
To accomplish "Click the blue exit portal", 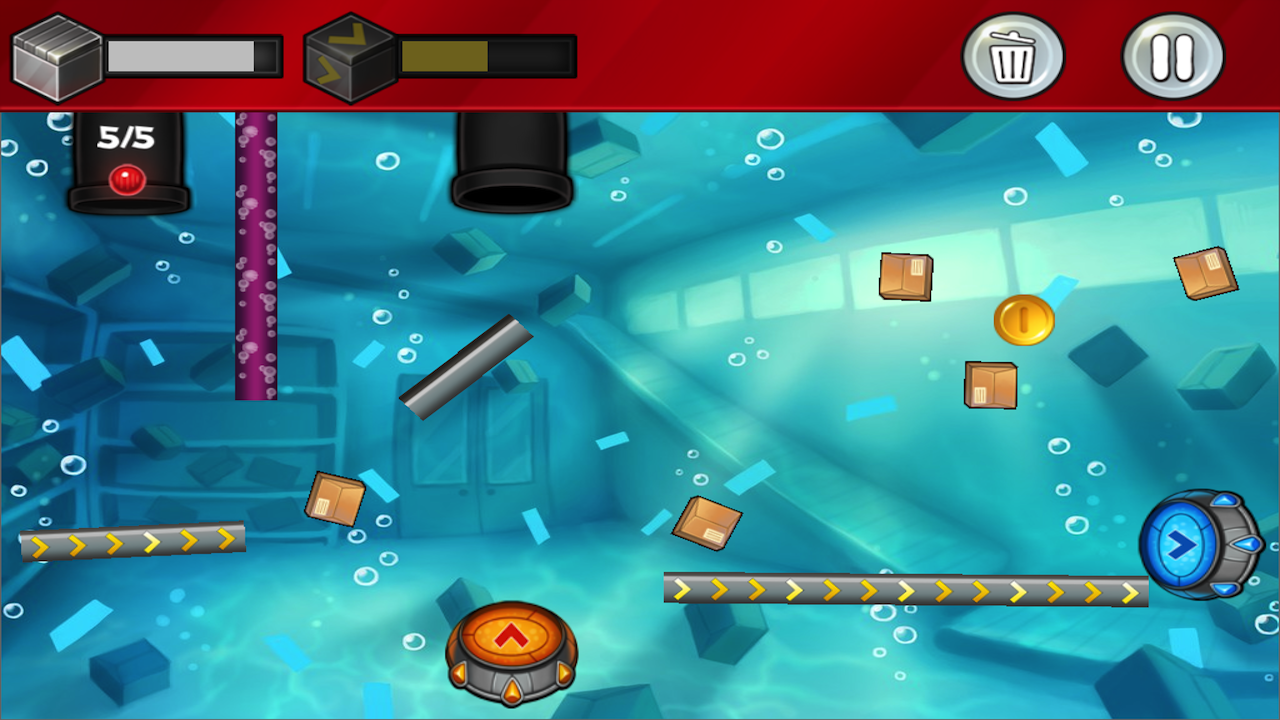I will [x=1185, y=545].
